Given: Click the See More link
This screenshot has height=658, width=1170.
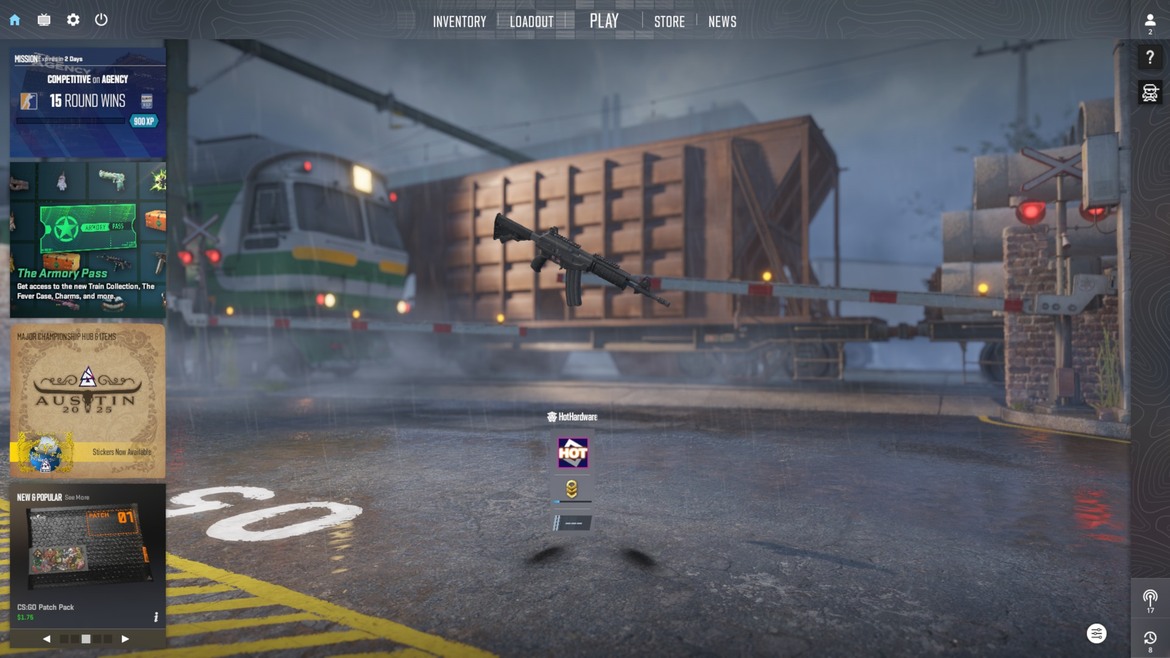Looking at the screenshot, I should (77, 497).
